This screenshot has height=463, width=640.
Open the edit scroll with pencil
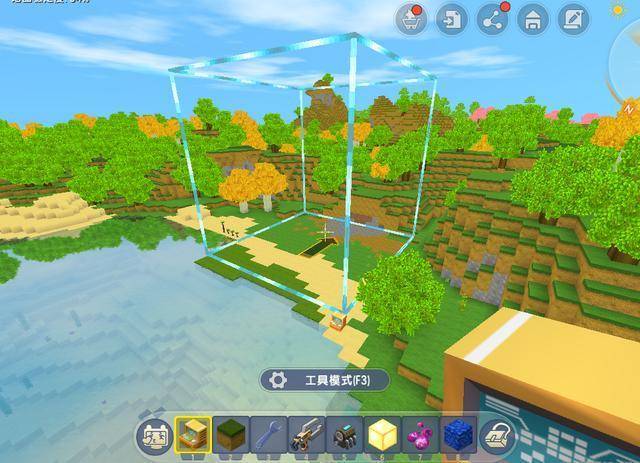tap(573, 19)
